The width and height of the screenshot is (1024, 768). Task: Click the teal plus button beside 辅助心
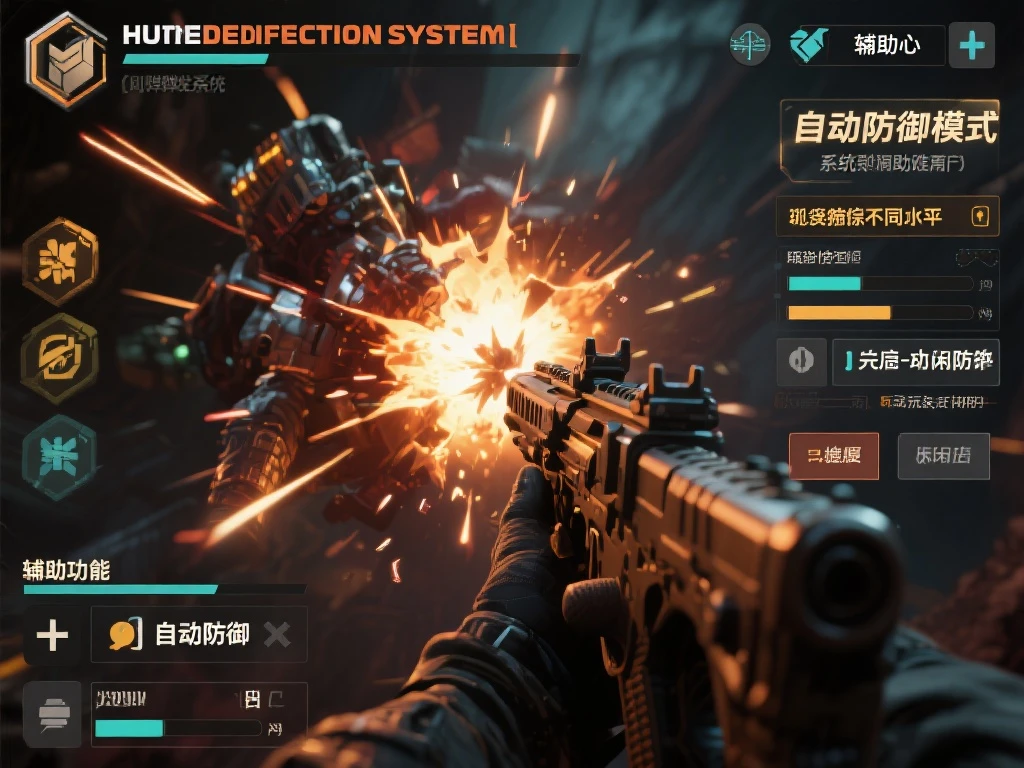(971, 45)
